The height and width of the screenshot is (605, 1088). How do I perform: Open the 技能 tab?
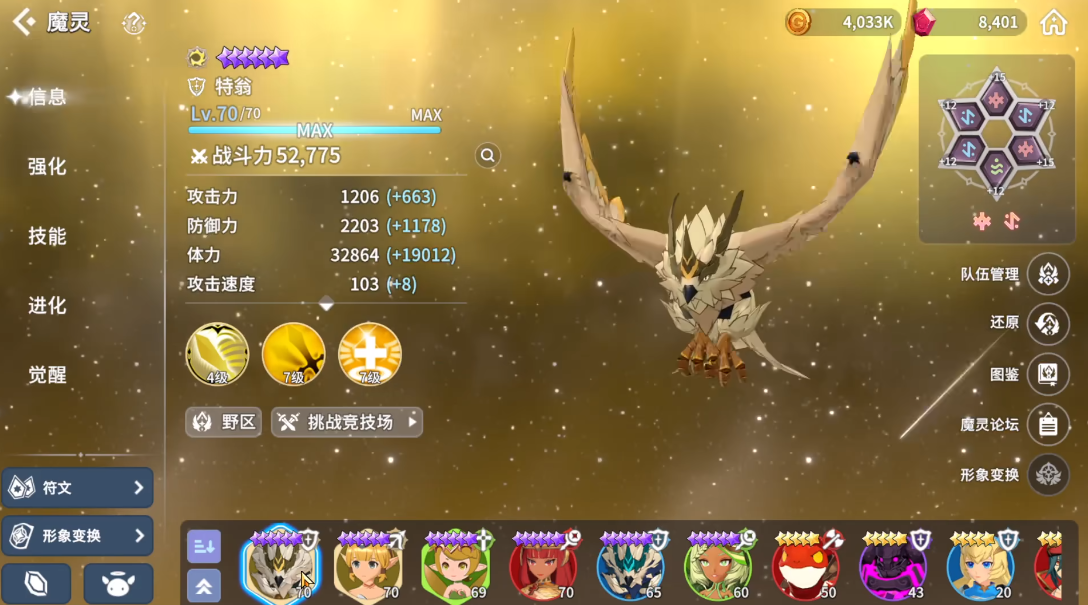[x=47, y=236]
